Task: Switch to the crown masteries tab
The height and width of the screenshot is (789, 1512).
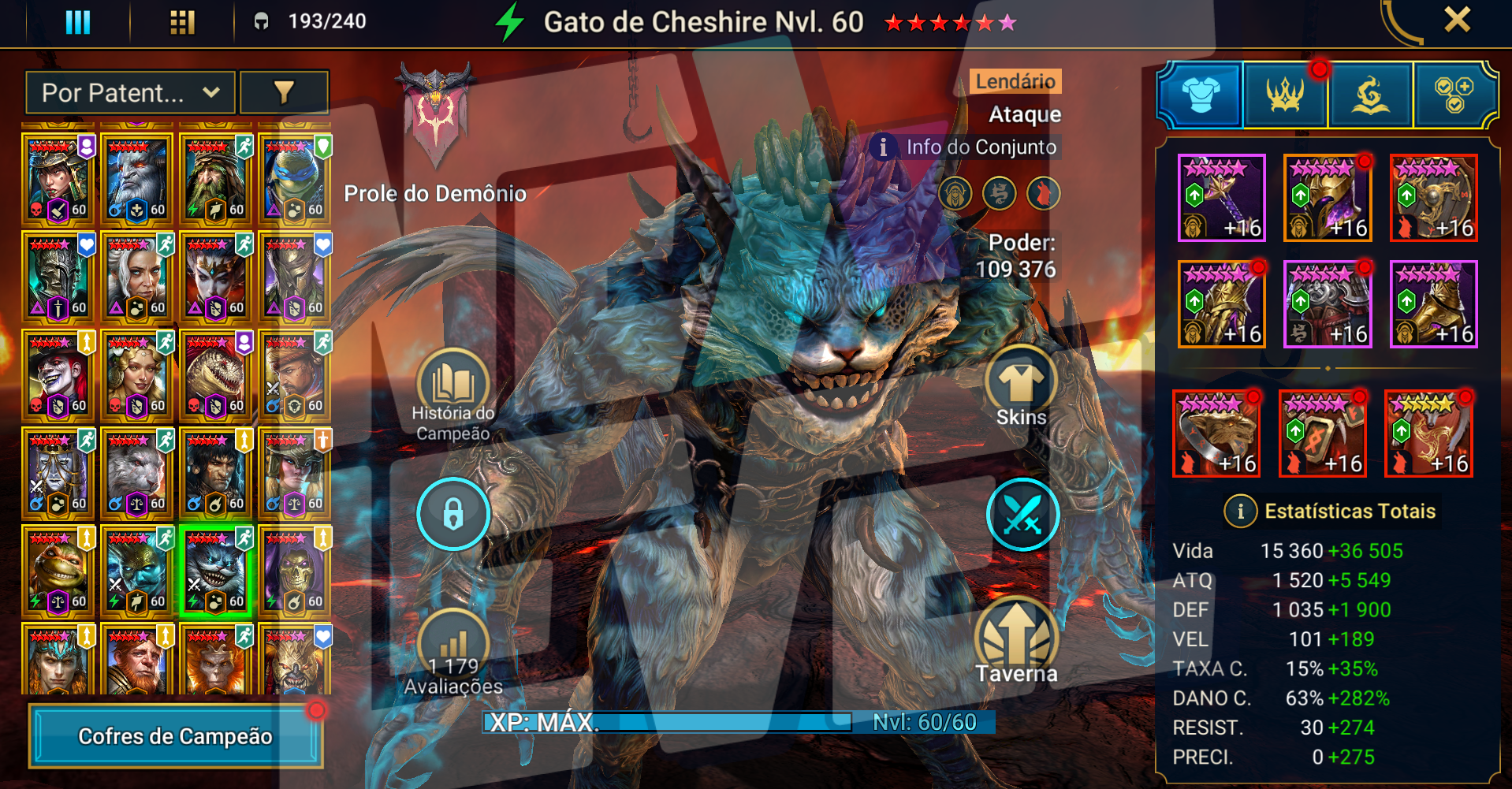Action: click(1286, 95)
